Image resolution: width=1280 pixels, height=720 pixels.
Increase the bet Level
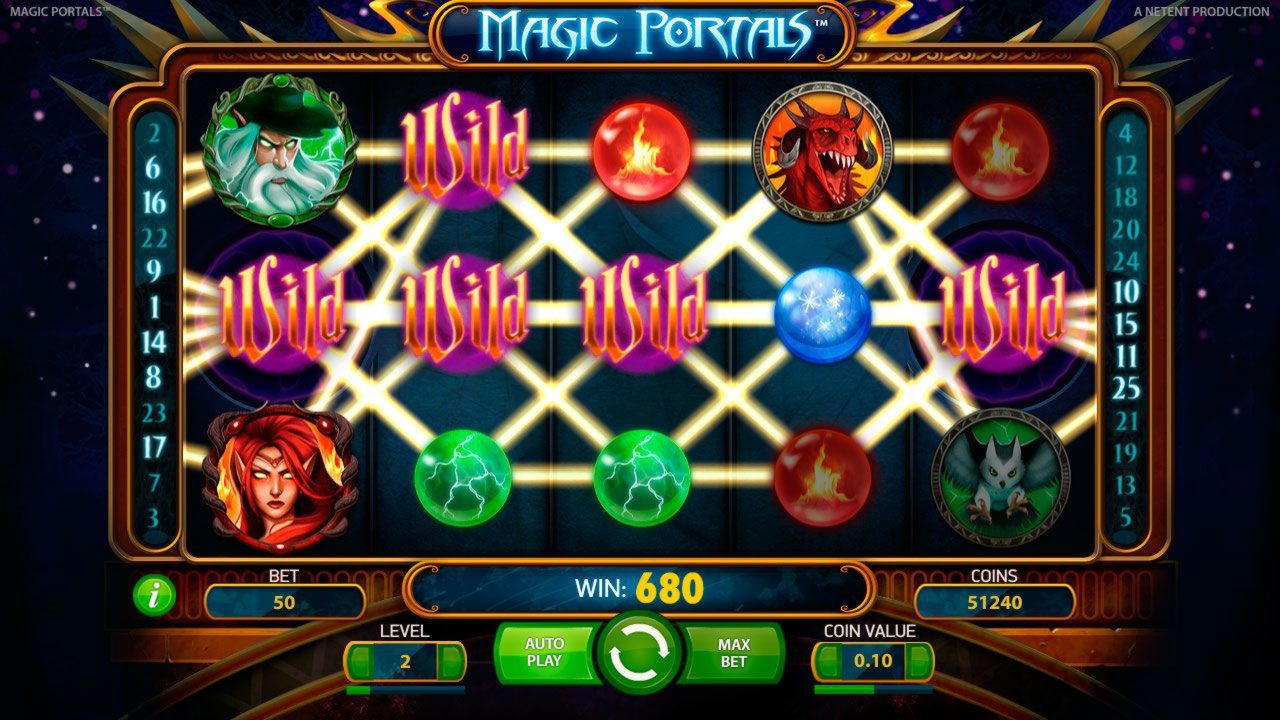click(452, 661)
